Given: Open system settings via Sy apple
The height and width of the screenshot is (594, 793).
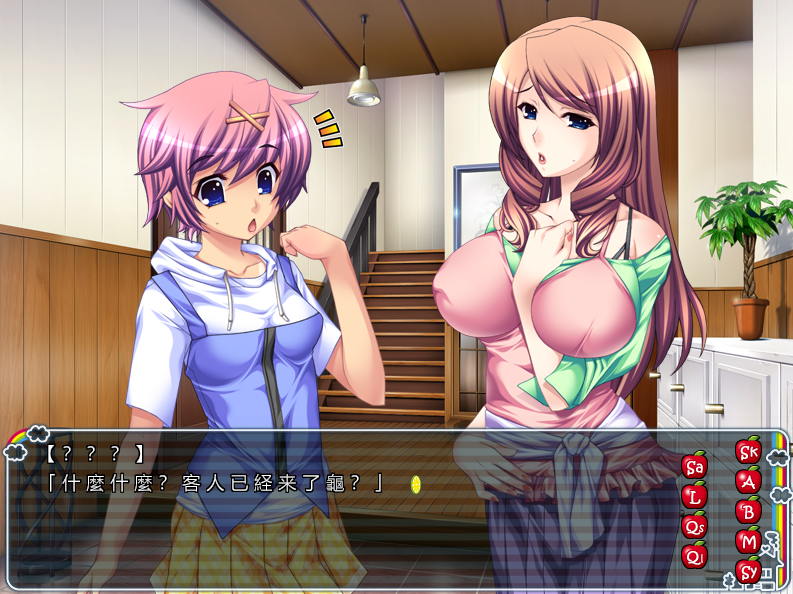Looking at the screenshot, I should coord(748,572).
